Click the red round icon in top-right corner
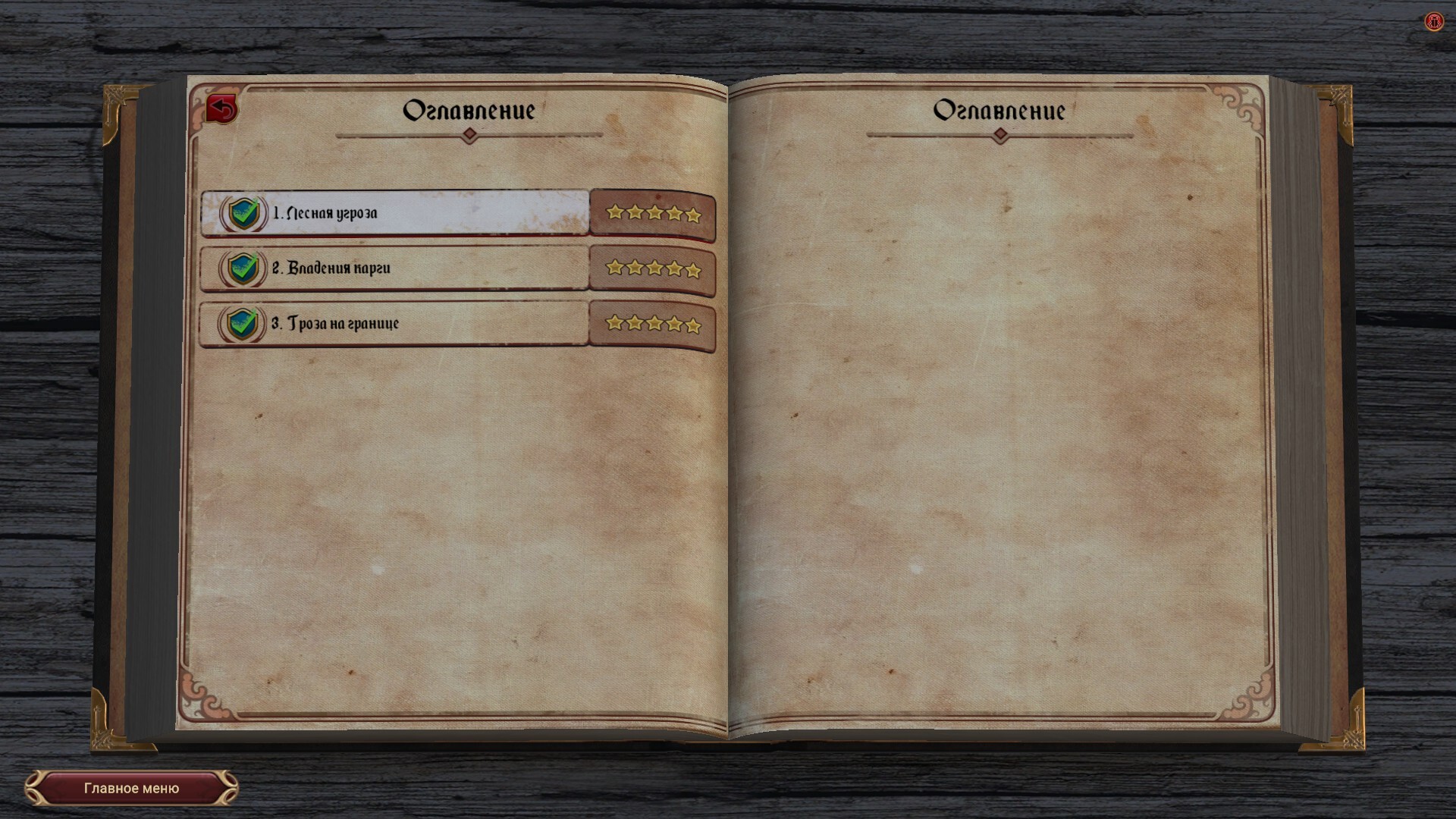The width and height of the screenshot is (1456, 819). [1433, 22]
